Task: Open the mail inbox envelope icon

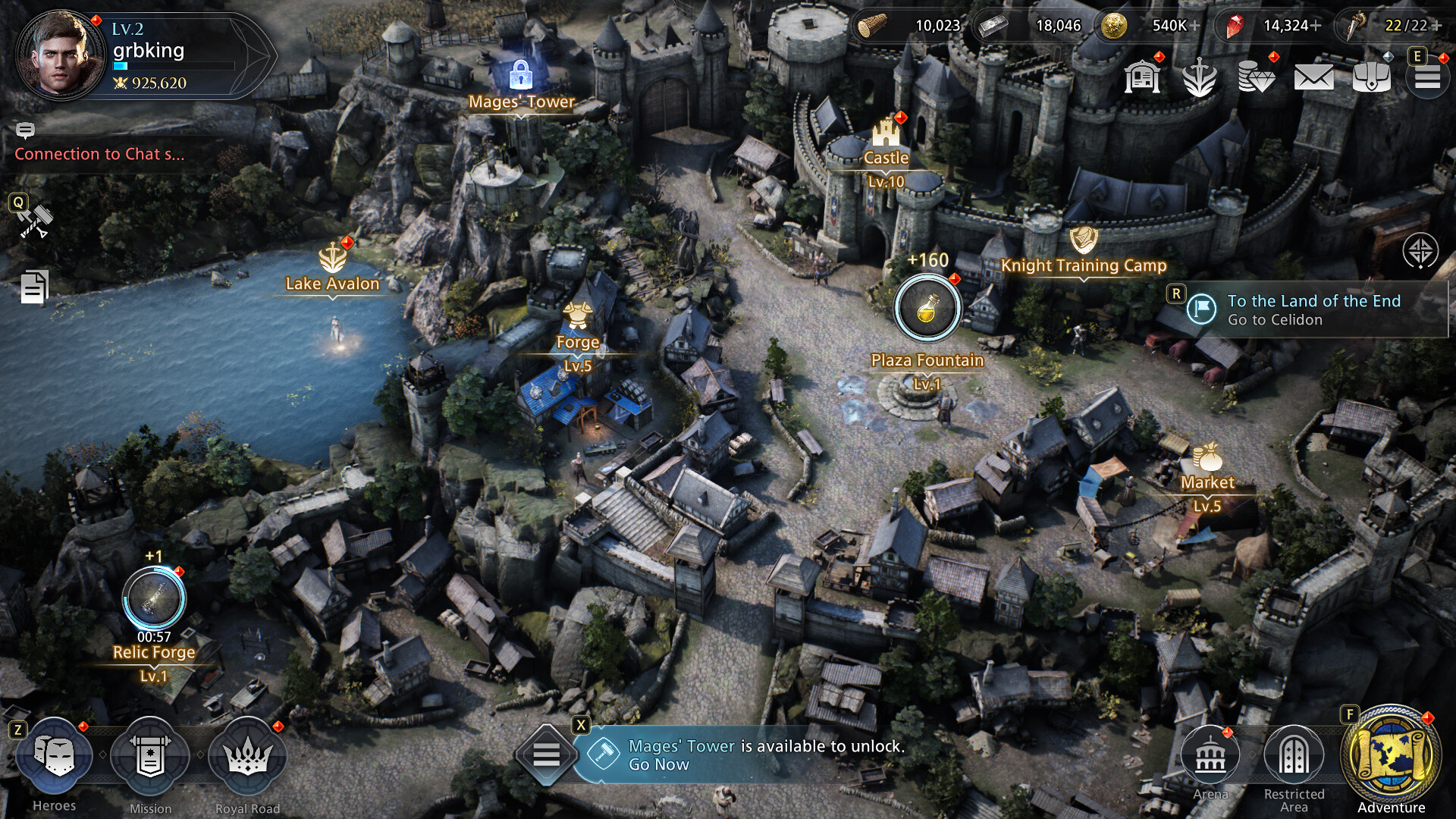Action: (x=1315, y=77)
